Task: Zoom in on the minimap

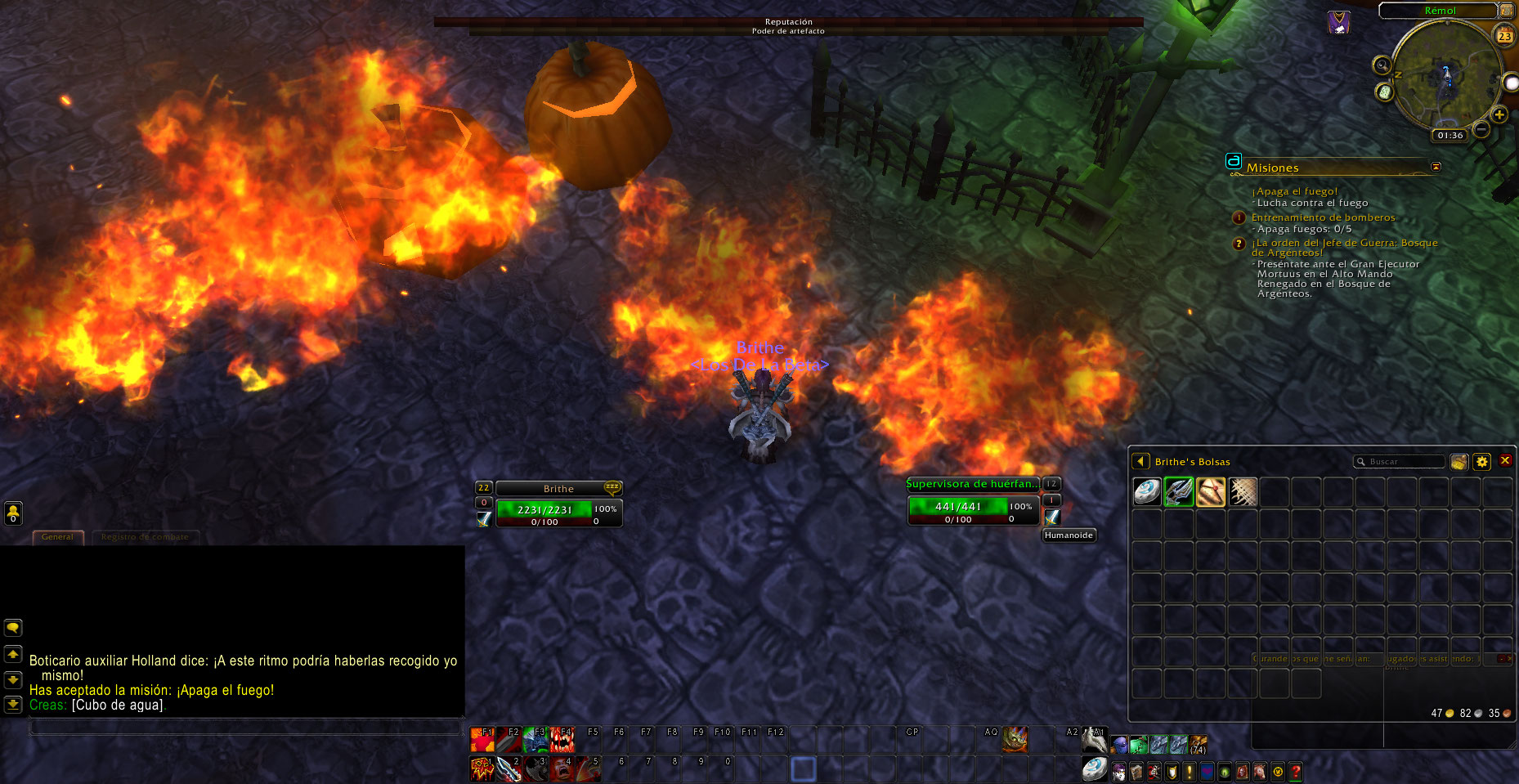Action: coord(1499,114)
